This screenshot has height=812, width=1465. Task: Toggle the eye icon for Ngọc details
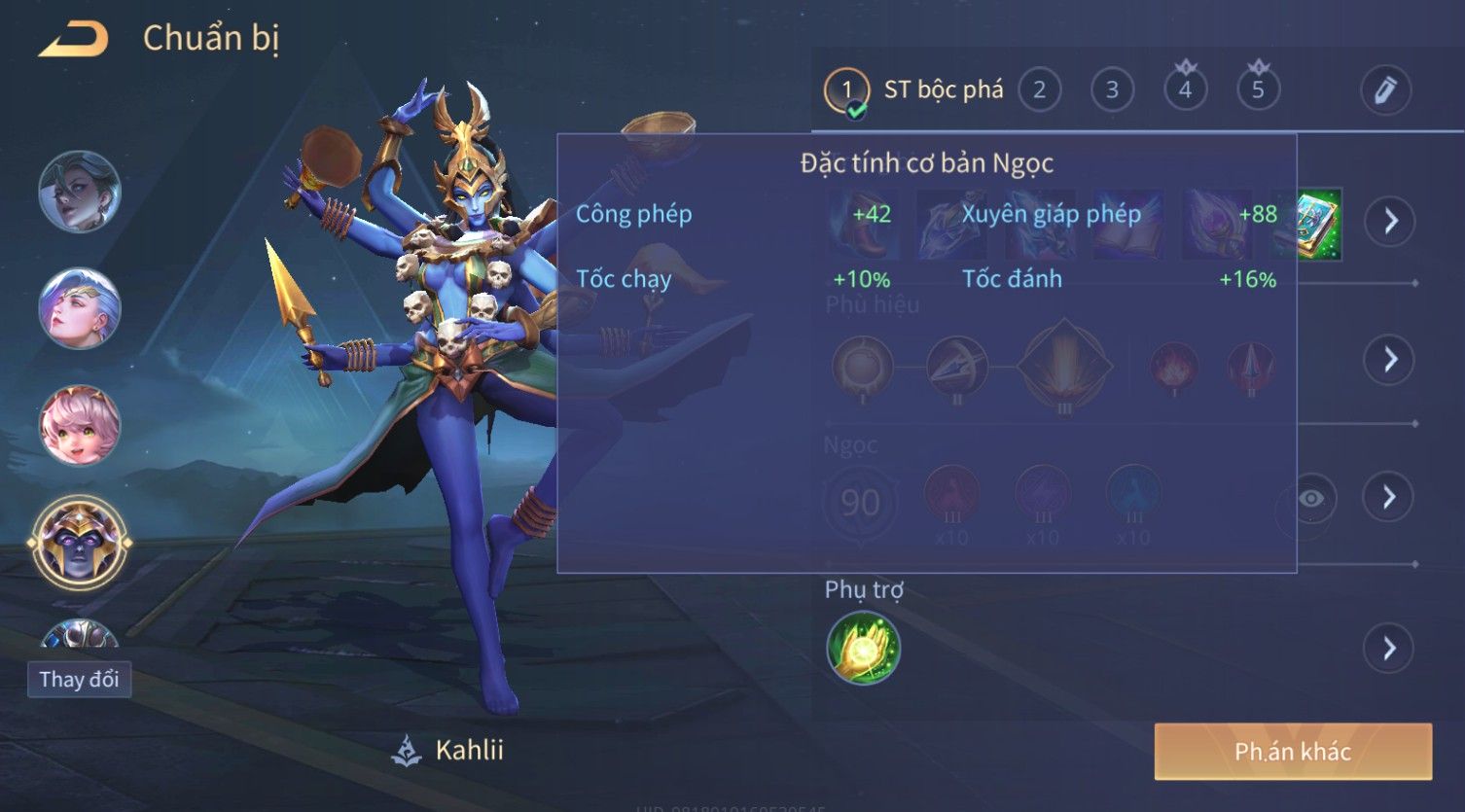[x=1310, y=499]
